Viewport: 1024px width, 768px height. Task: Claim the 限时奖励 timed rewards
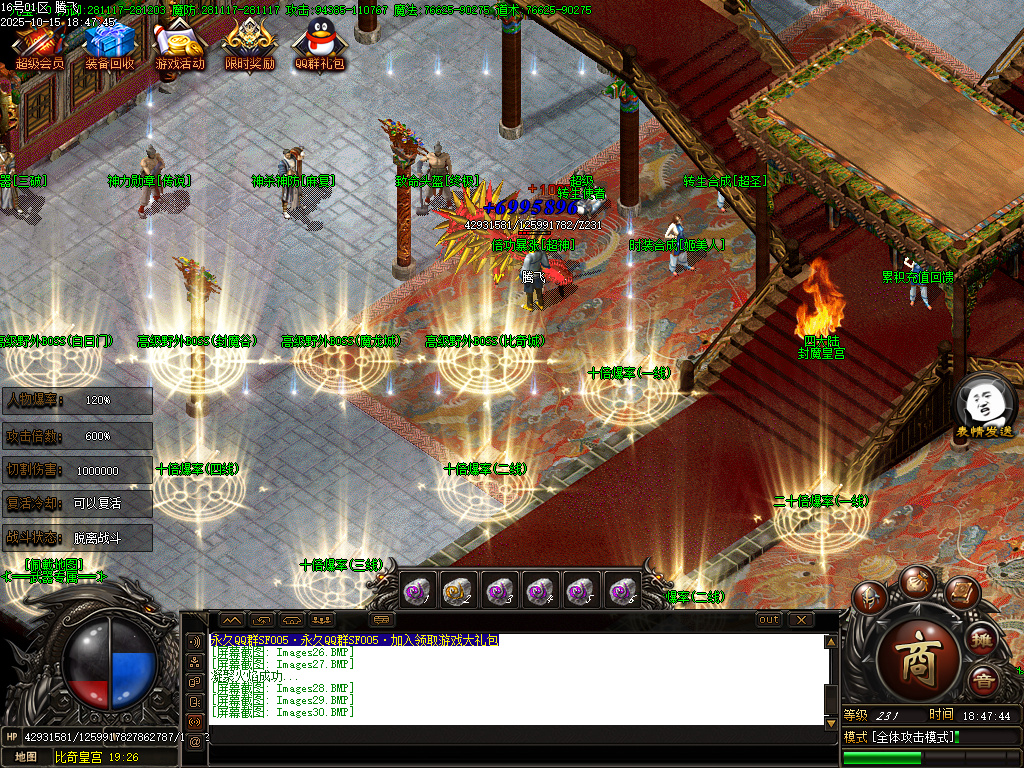coord(249,43)
